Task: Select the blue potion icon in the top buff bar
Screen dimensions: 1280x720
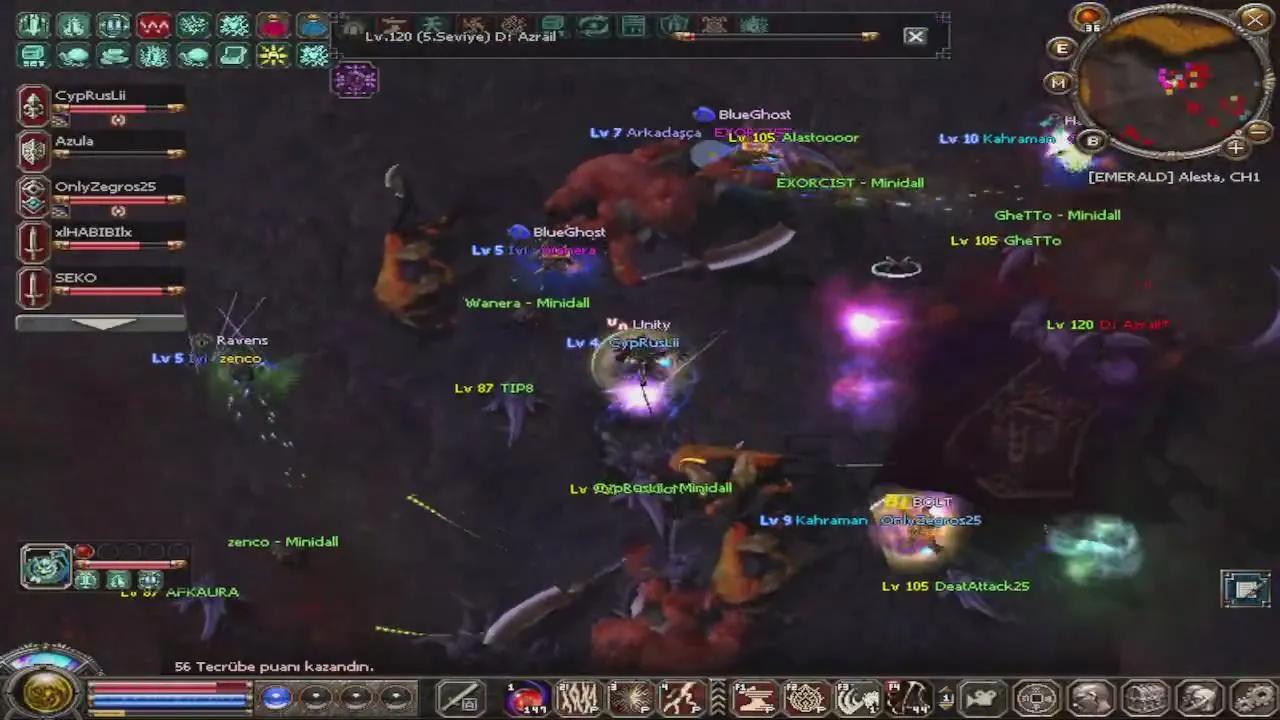Action: tap(314, 25)
